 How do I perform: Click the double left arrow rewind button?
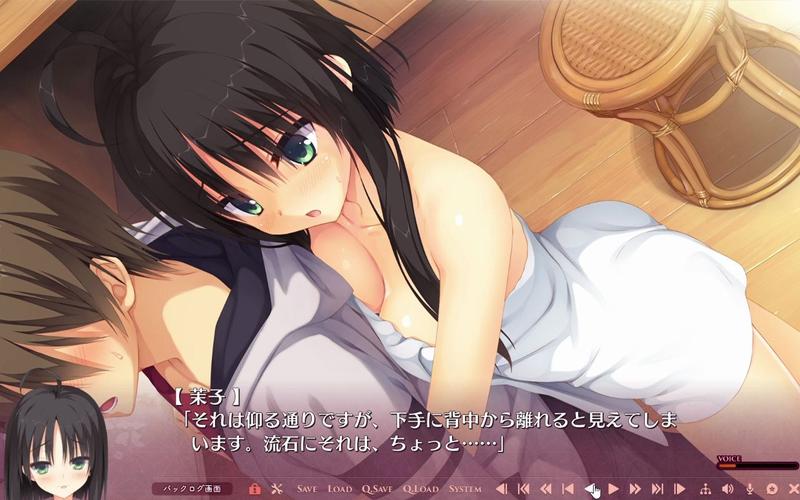pos(546,489)
